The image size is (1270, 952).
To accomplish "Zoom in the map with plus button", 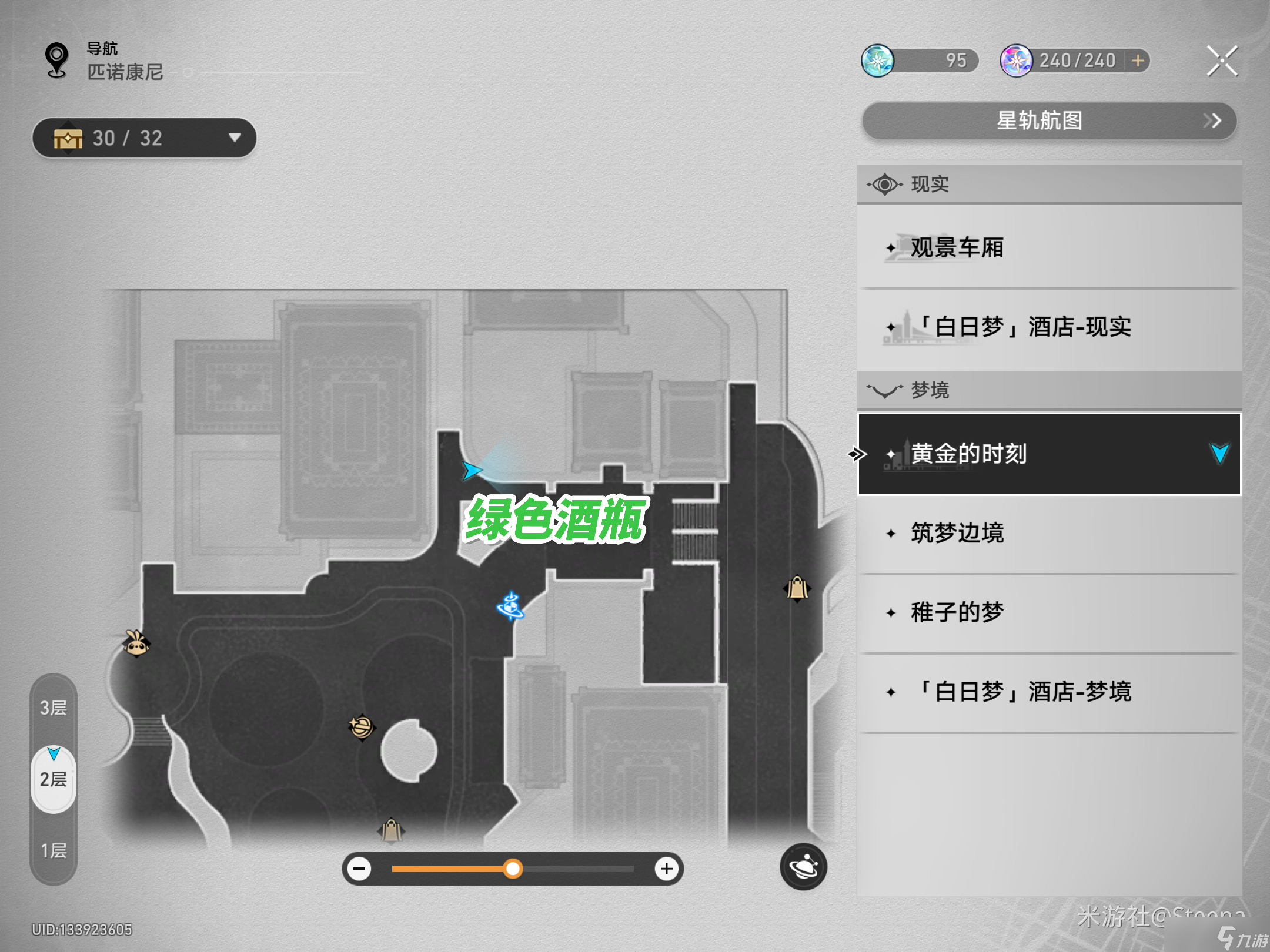I will coord(666,869).
